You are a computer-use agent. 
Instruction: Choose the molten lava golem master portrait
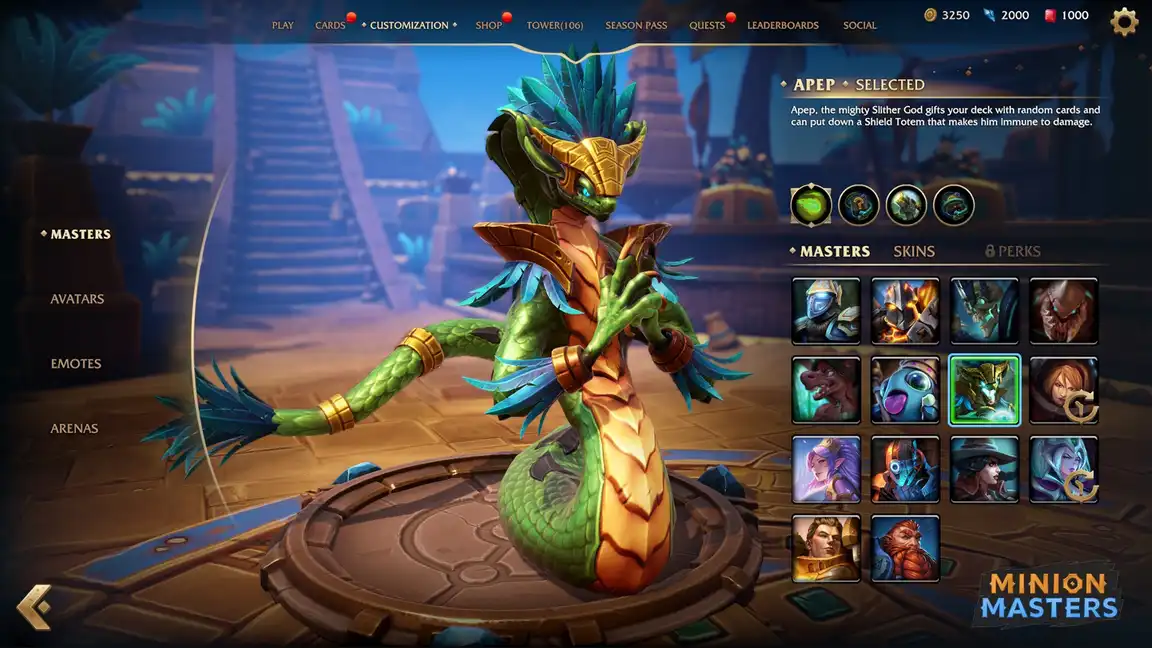tap(905, 311)
